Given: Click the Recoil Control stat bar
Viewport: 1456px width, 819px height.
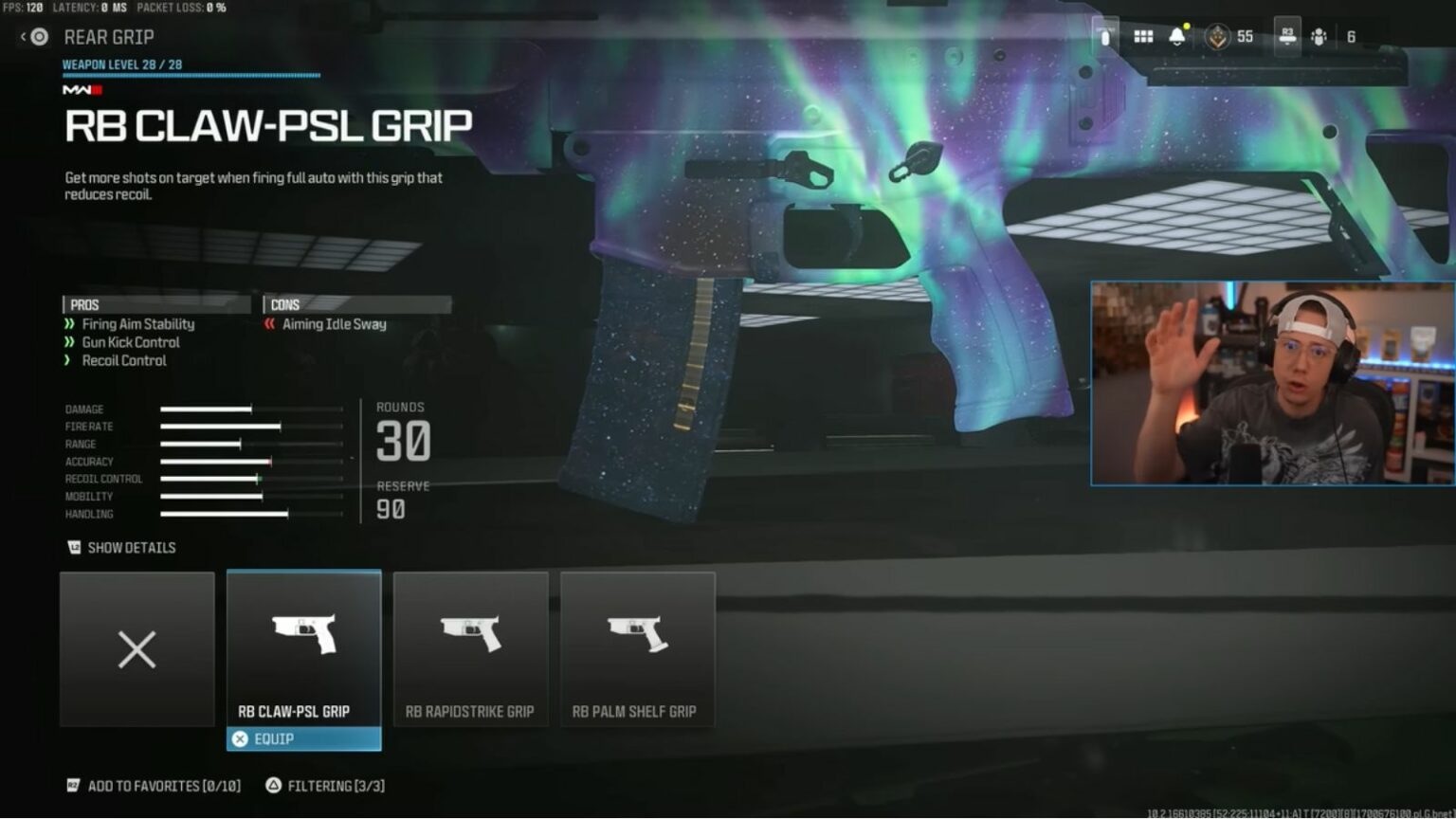Looking at the screenshot, I should [x=251, y=479].
